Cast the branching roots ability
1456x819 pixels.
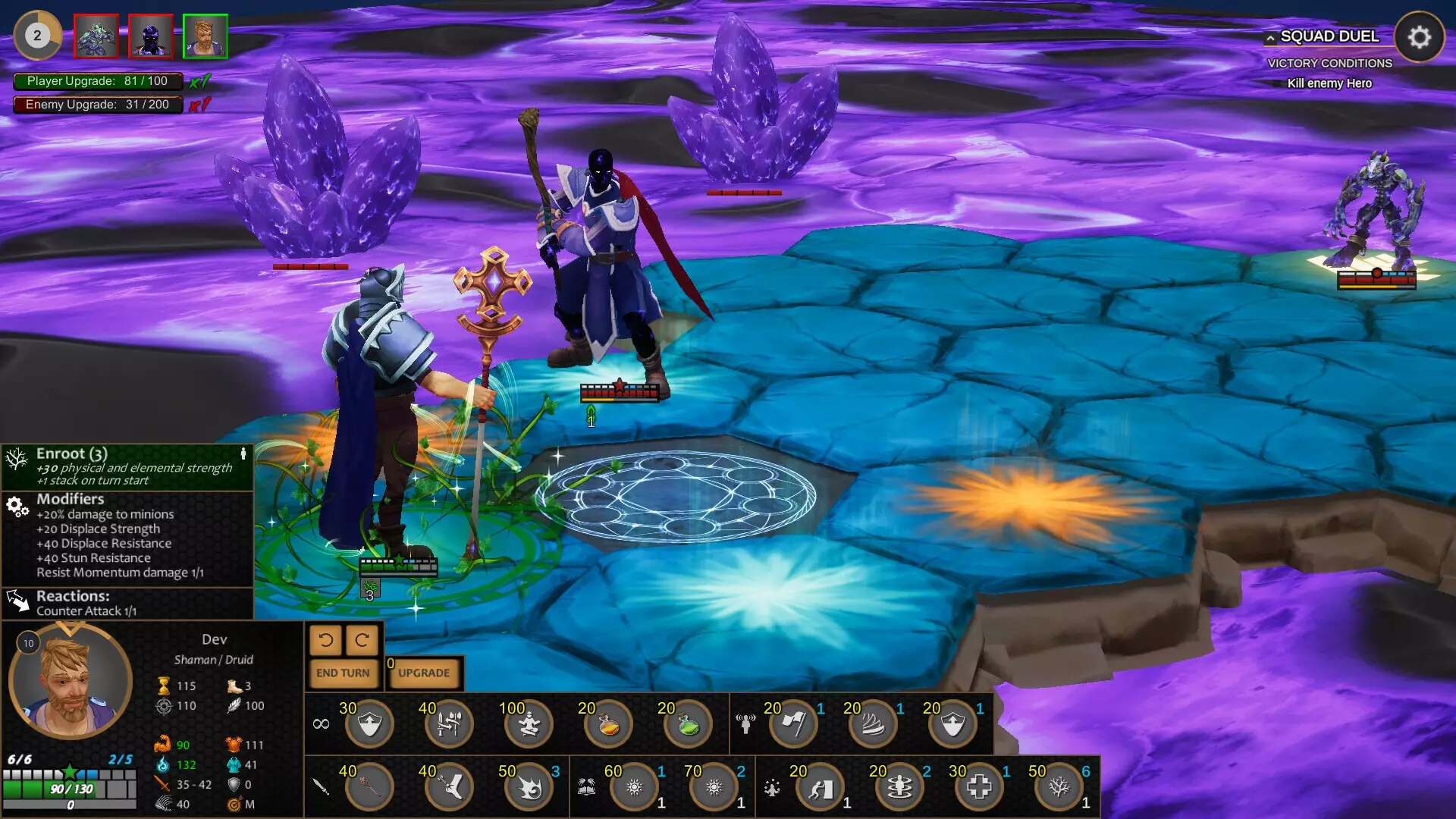[x=1059, y=788]
